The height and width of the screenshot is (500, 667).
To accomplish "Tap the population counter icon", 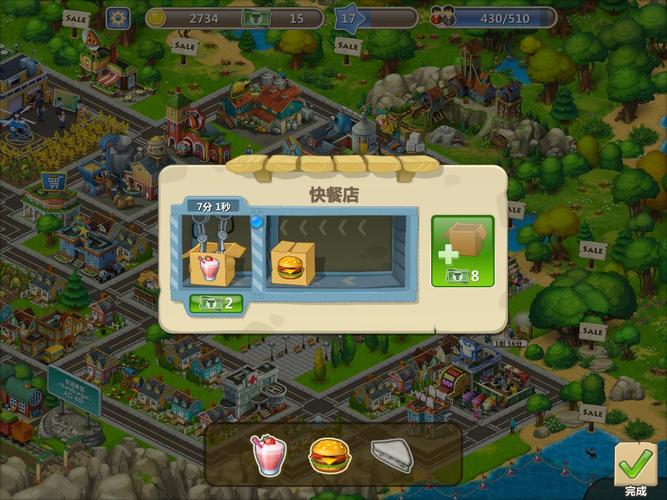I will click(x=442, y=18).
